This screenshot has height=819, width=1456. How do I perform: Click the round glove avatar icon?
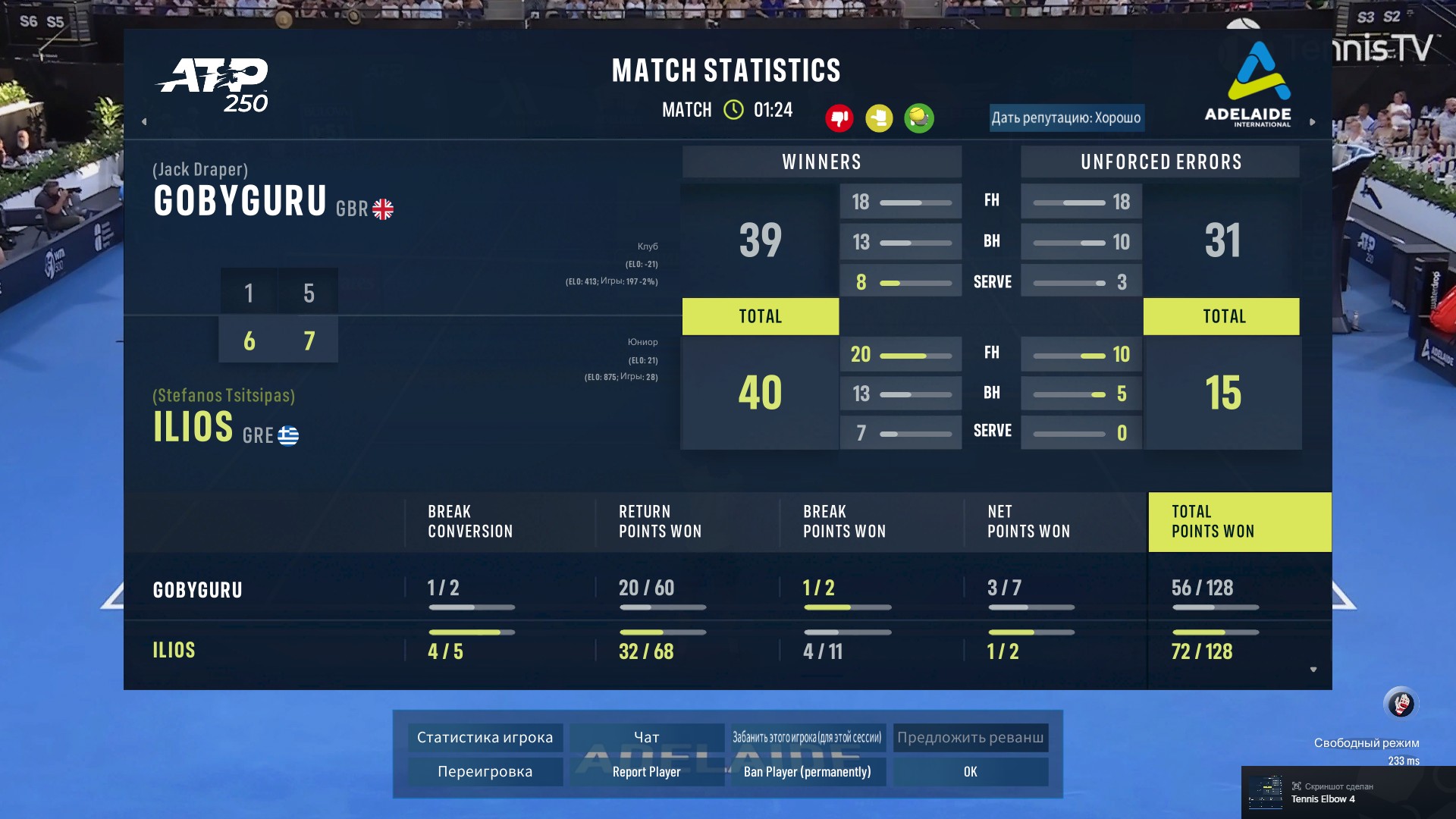pos(1400,704)
